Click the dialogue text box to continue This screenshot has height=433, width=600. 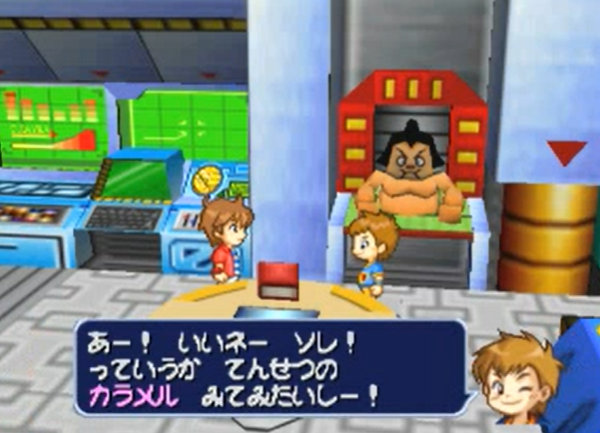[270, 367]
